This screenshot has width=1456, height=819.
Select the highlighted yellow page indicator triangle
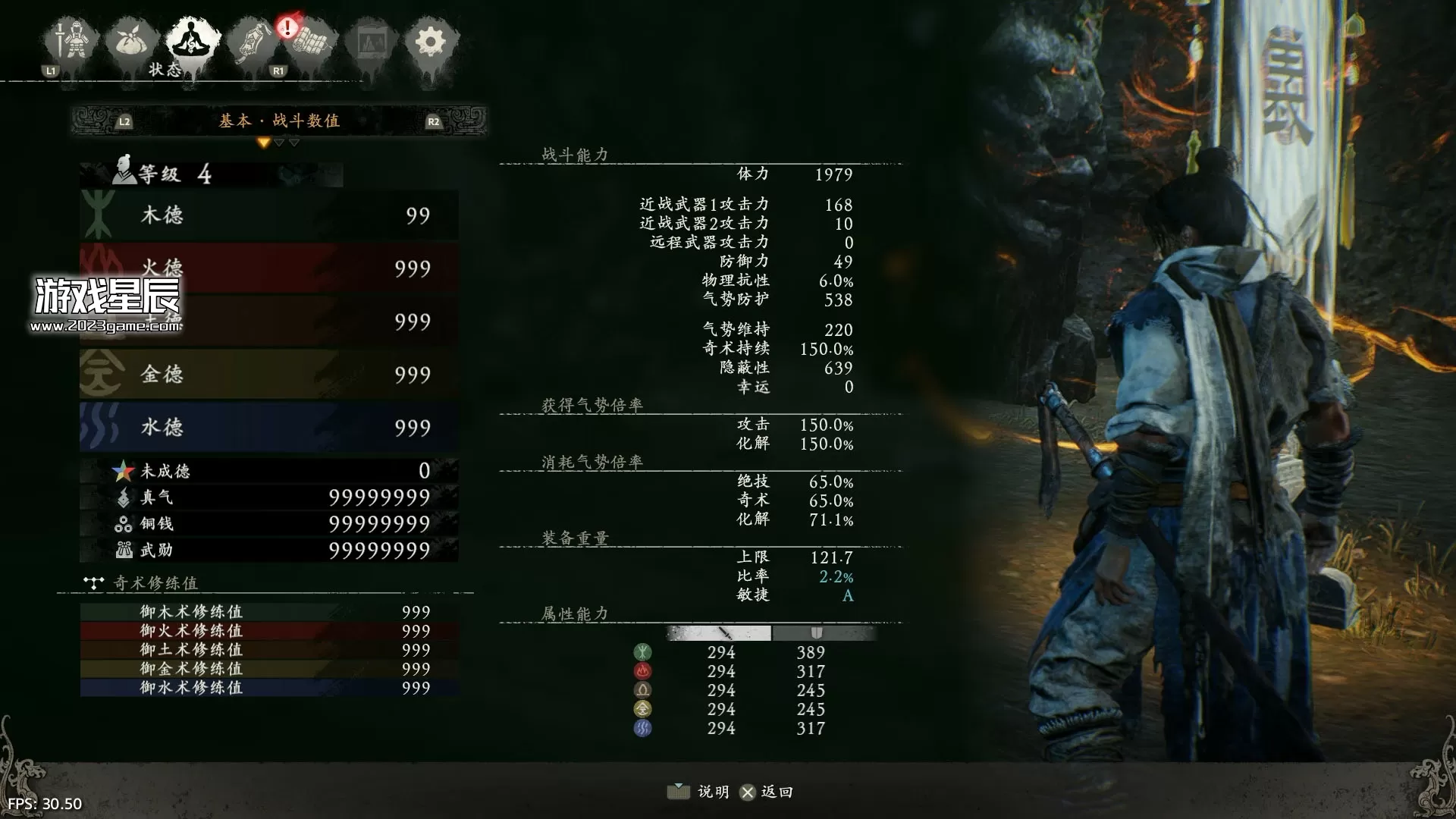[264, 141]
